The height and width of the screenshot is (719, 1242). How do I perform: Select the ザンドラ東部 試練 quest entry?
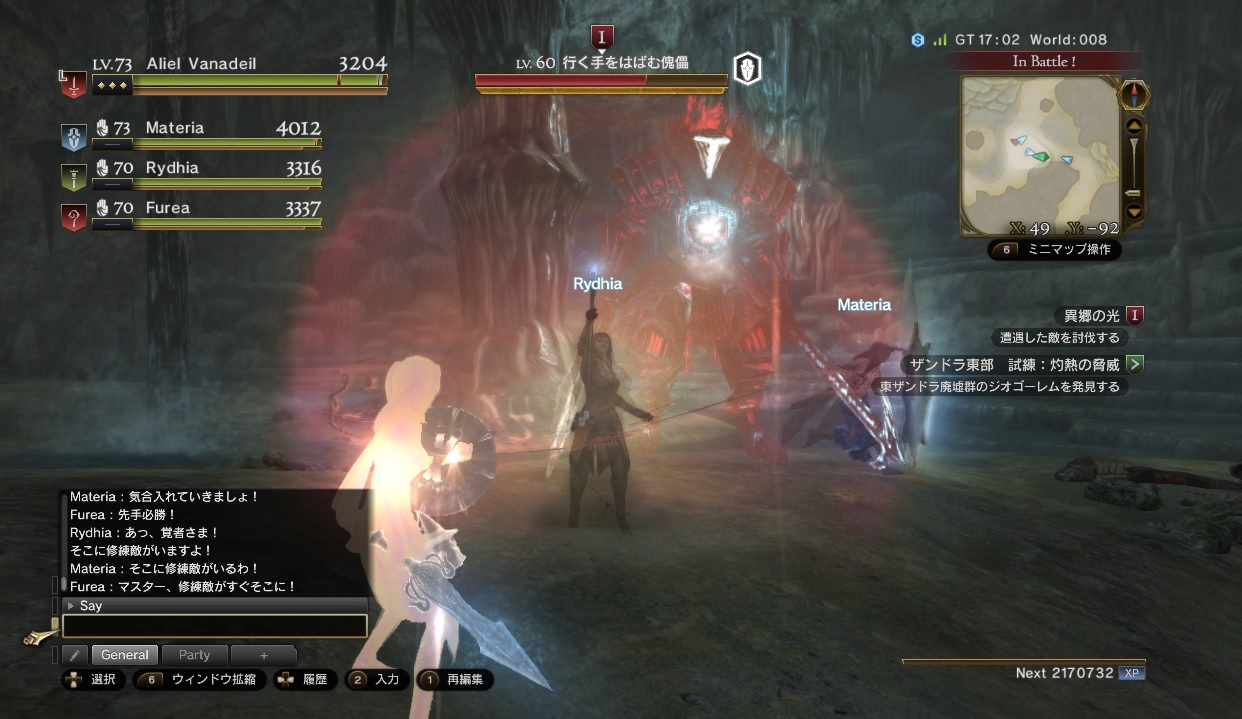click(1012, 365)
